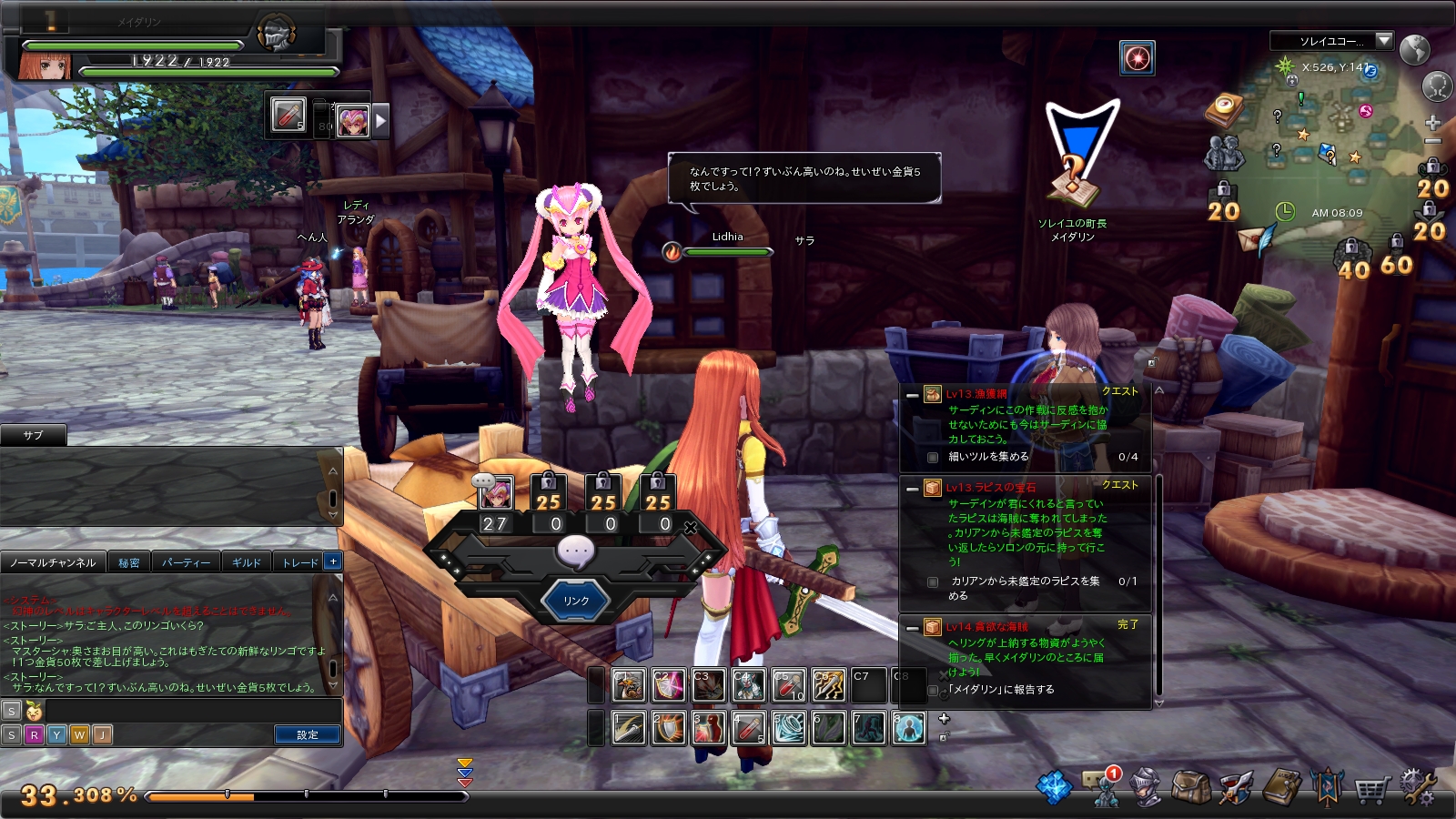Open the world map globe icon

coord(1414,49)
